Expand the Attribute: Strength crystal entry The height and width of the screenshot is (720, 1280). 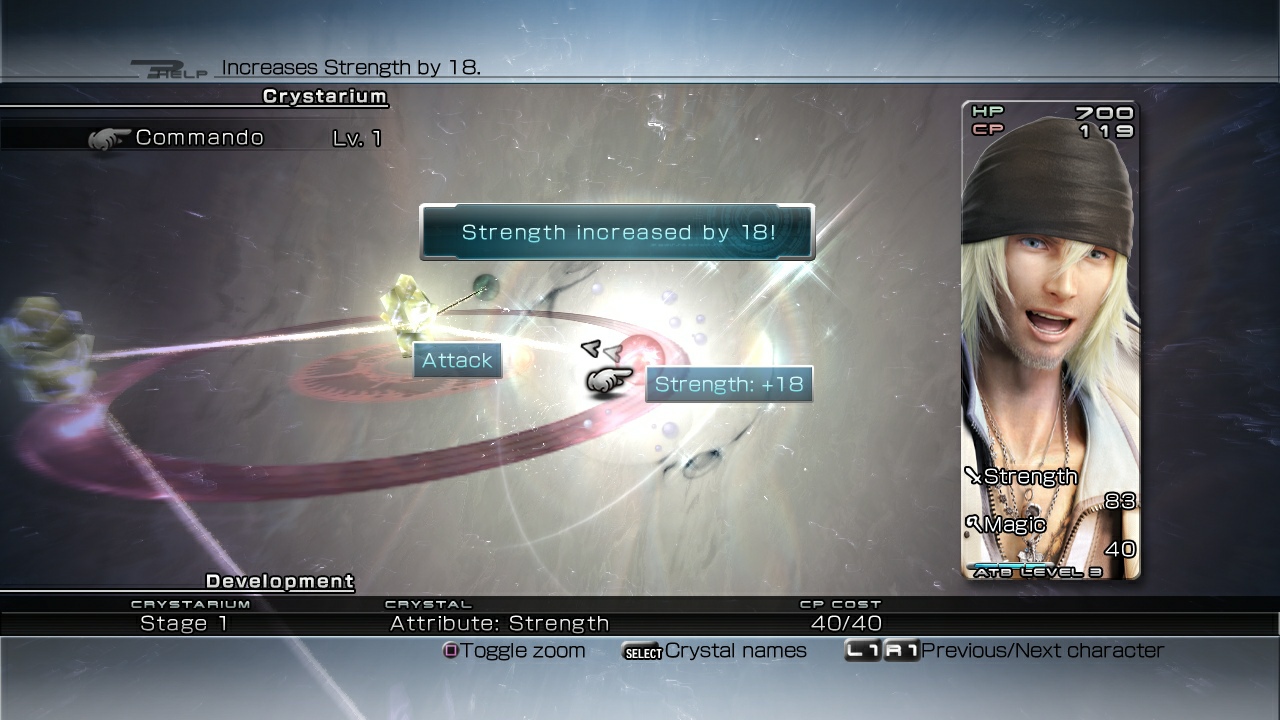pyautogui.click(x=500, y=622)
